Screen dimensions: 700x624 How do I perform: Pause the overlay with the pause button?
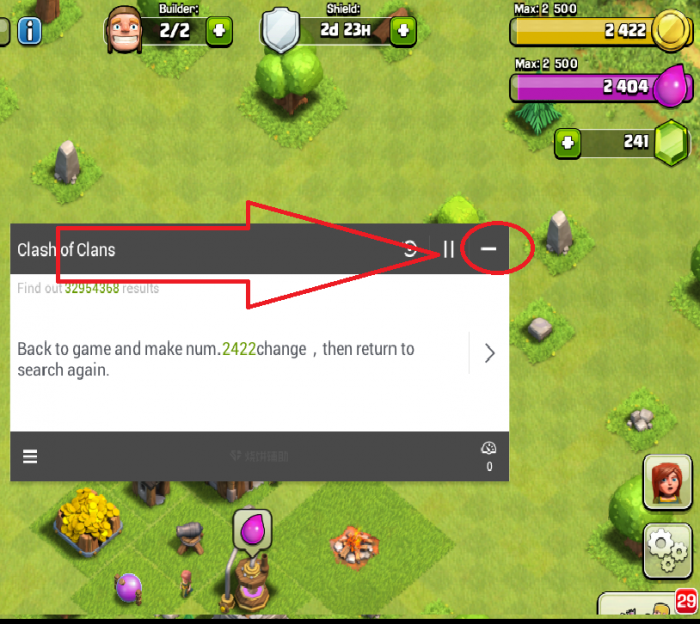[x=449, y=249]
